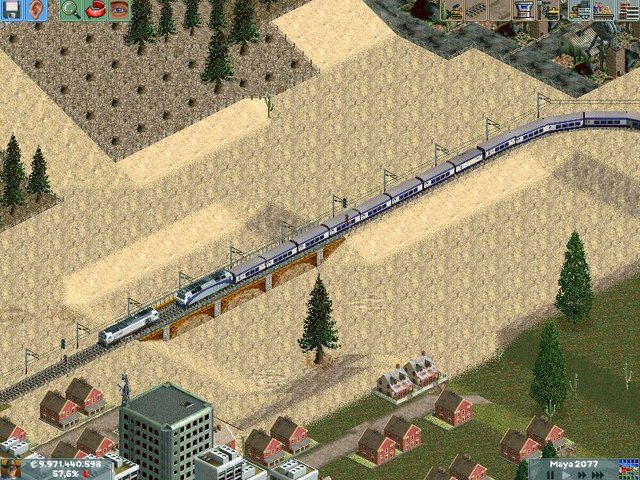Open the control tower airport construction menu

click(x=524, y=10)
